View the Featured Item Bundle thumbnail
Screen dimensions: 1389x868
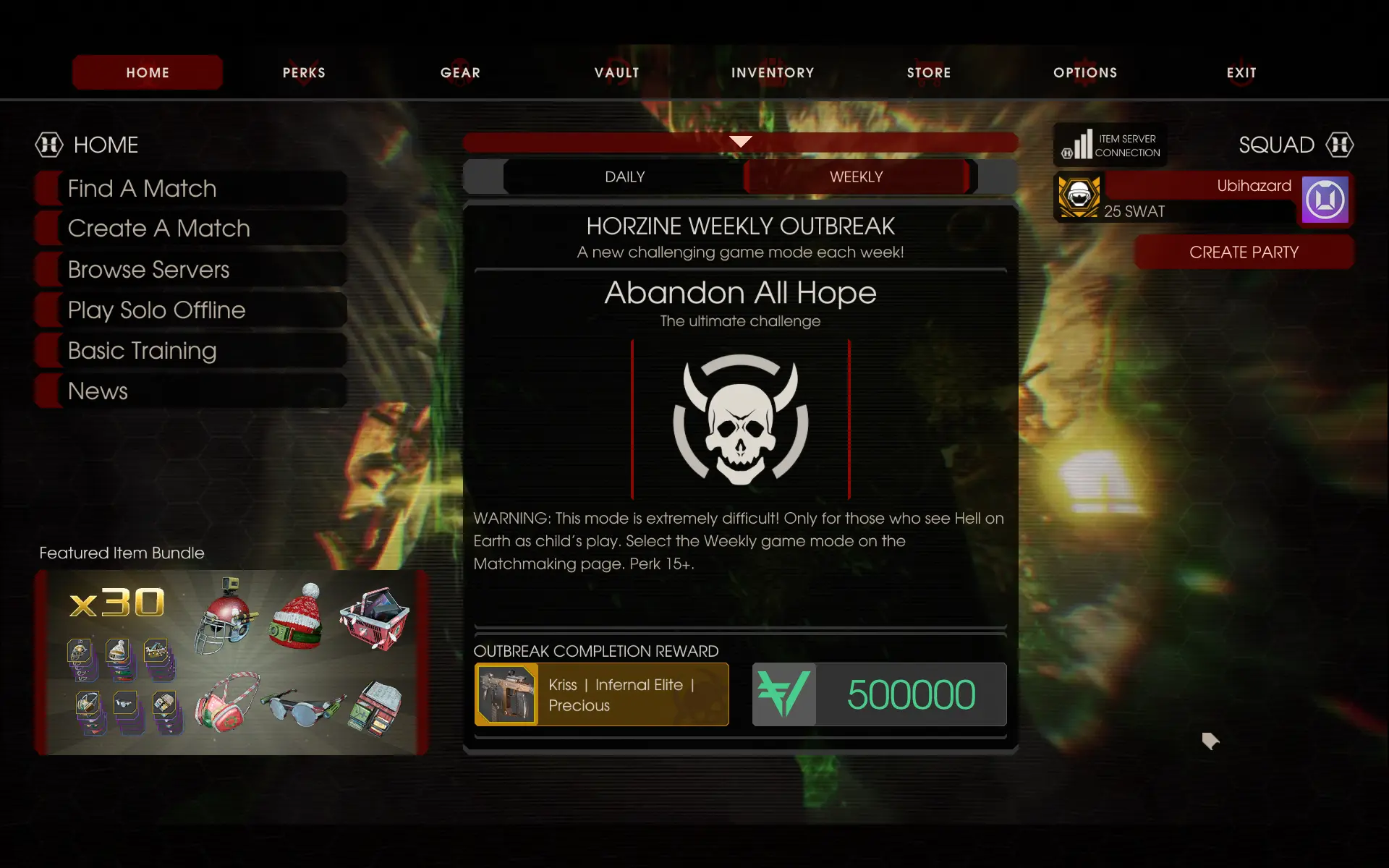pos(231,663)
